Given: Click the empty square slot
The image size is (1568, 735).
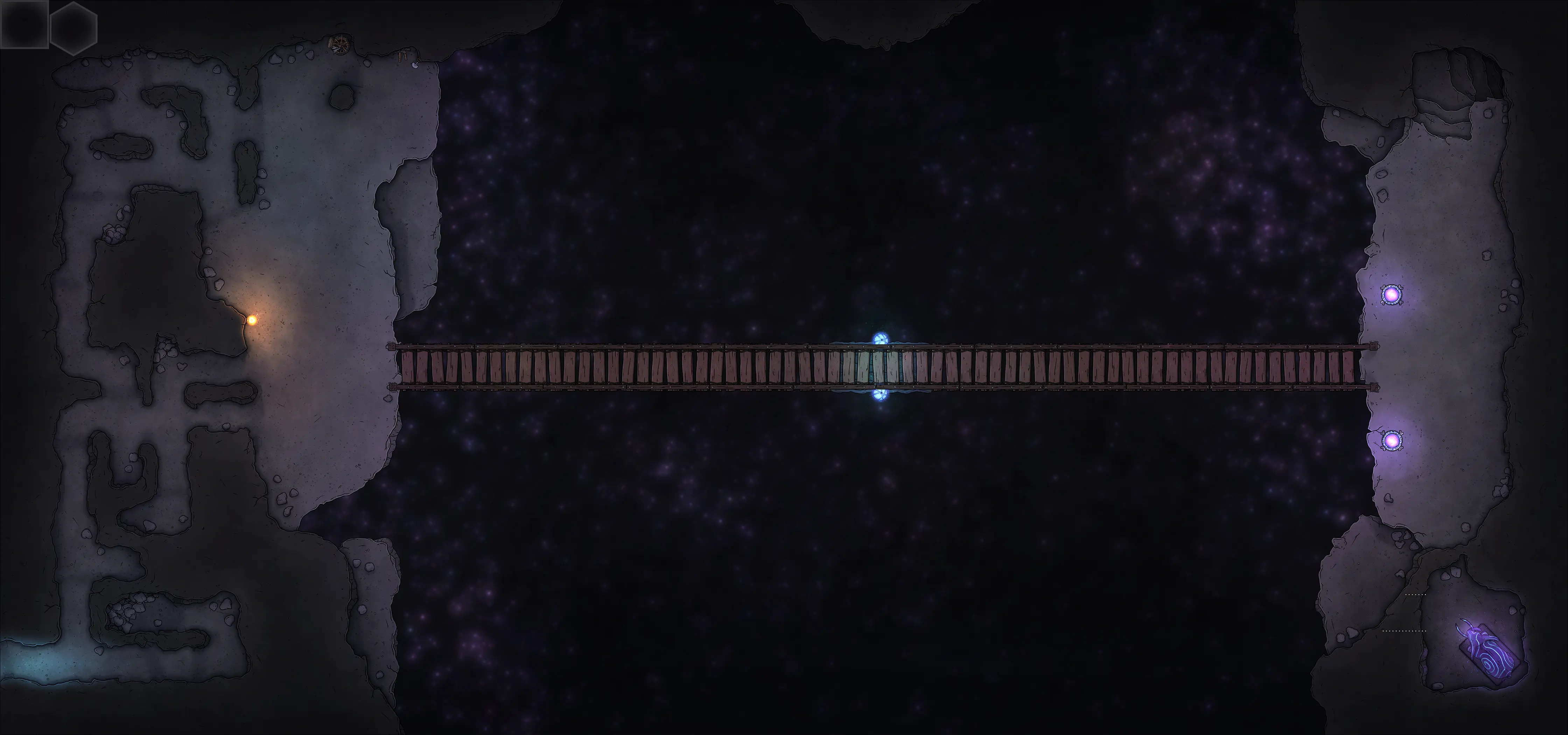Looking at the screenshot, I should (24, 24).
